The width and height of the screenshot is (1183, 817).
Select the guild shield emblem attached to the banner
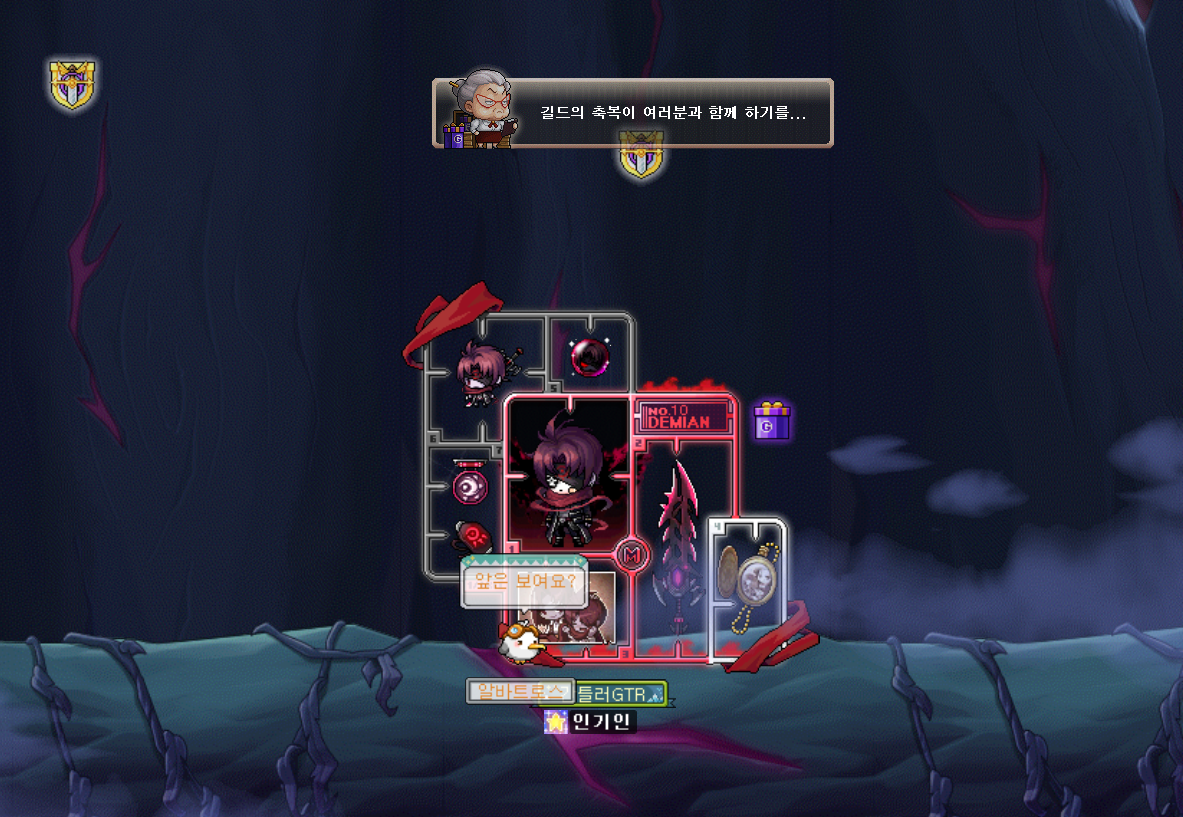(639, 157)
